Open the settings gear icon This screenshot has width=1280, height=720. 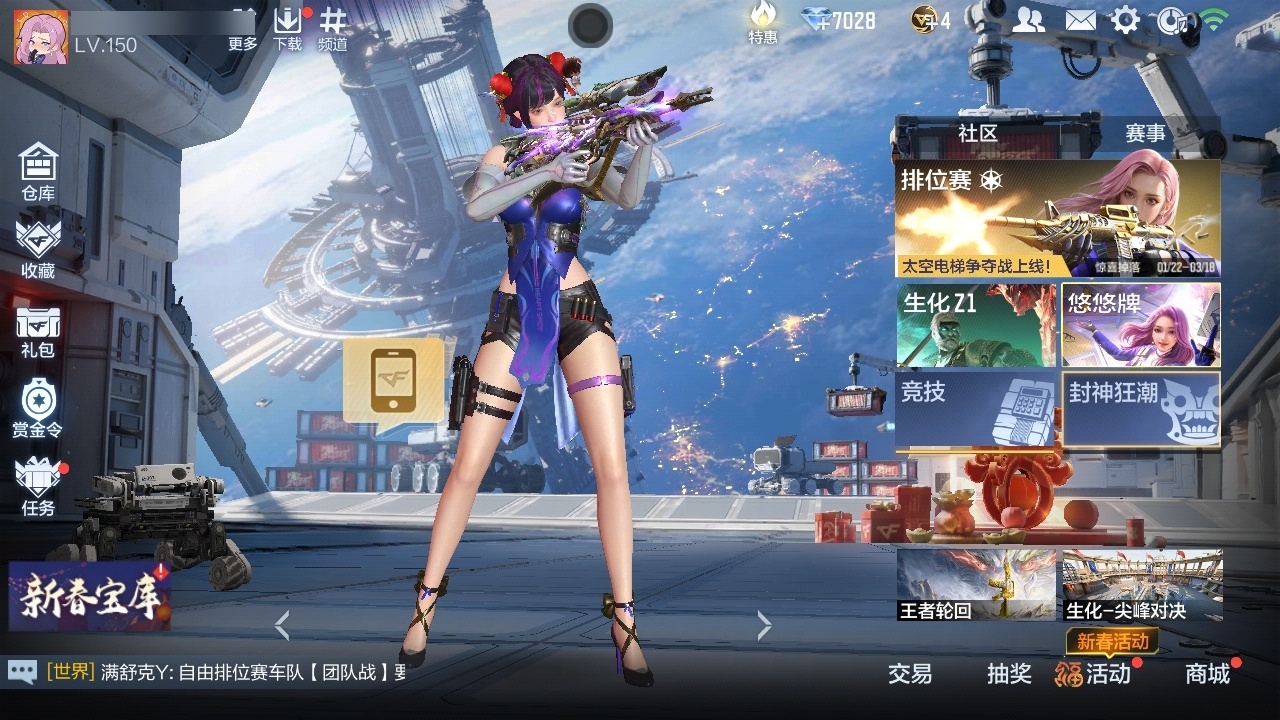point(1126,20)
